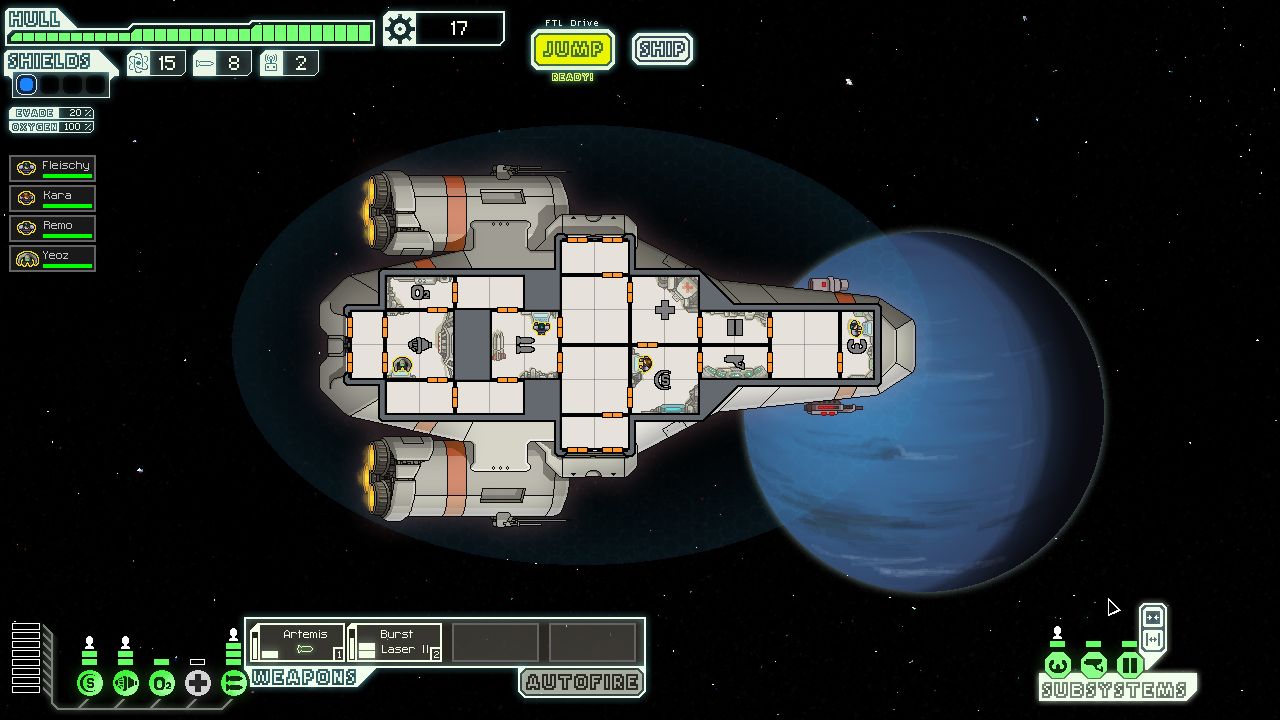Select crew member Fleischy

(53, 168)
